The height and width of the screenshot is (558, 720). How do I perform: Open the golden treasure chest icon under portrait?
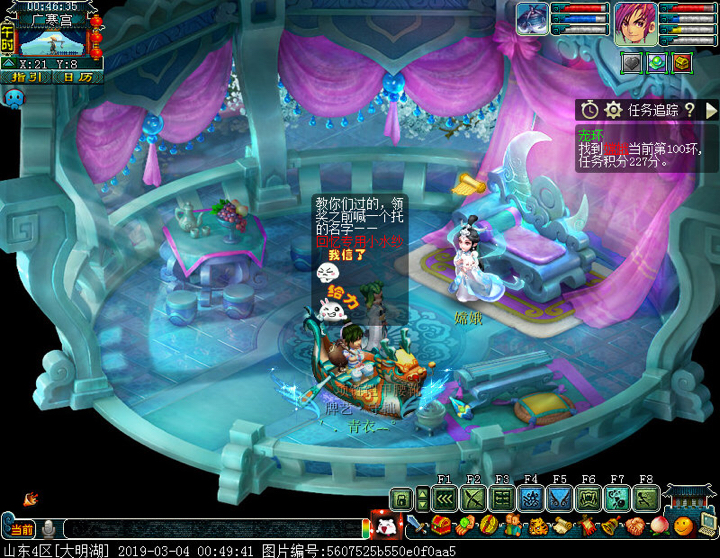[x=682, y=62]
